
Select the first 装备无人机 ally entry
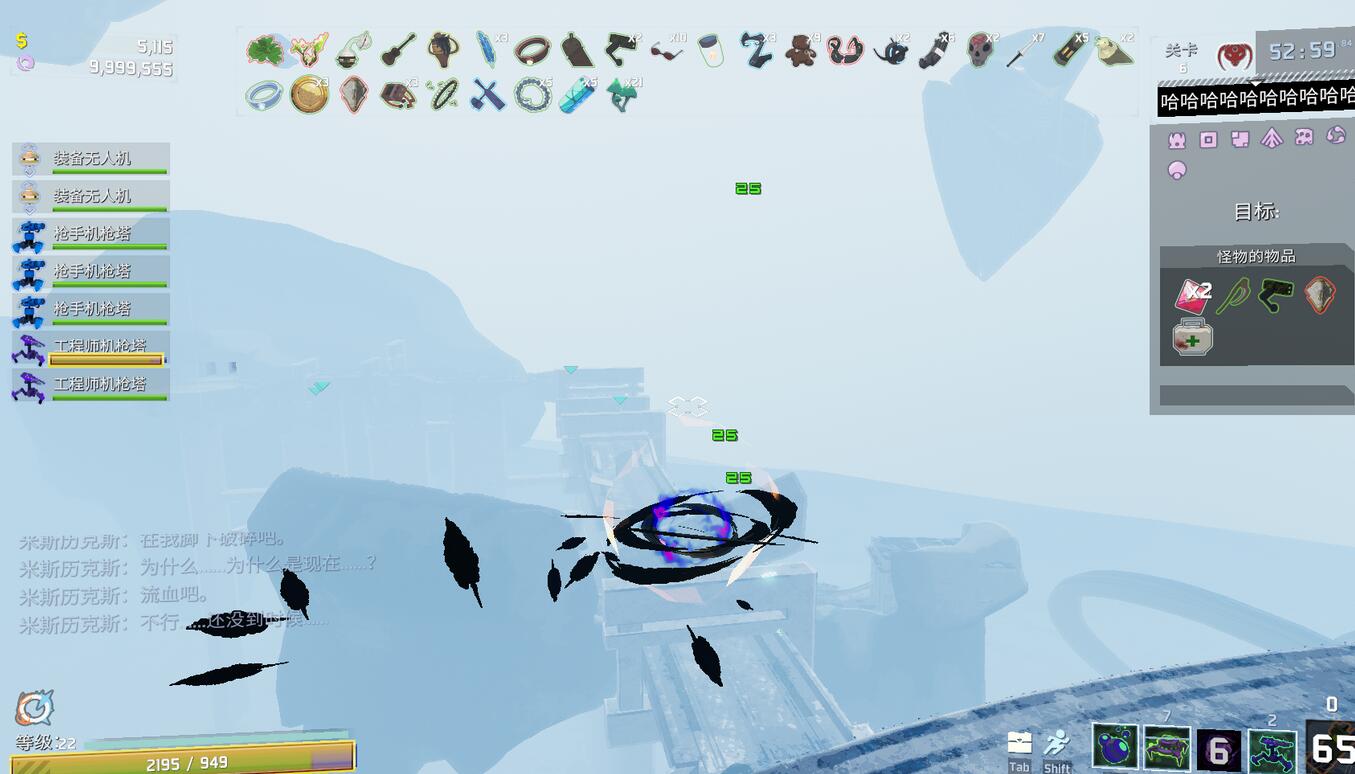91,159
